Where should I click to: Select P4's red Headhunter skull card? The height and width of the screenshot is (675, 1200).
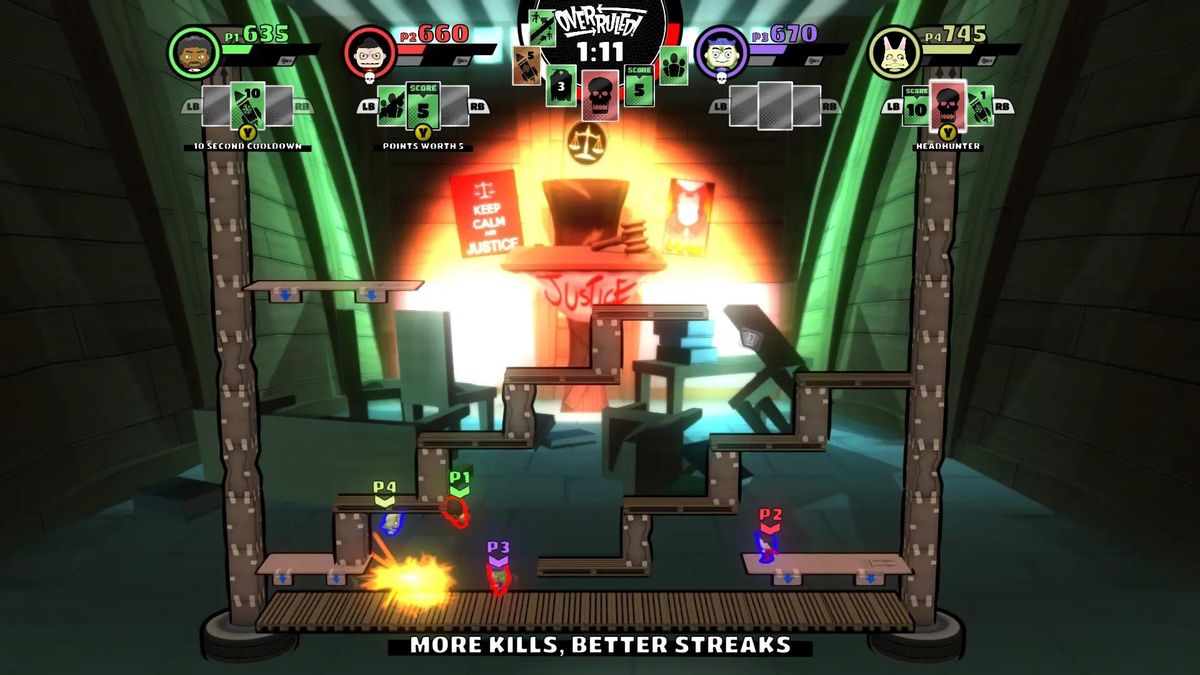pos(947,105)
